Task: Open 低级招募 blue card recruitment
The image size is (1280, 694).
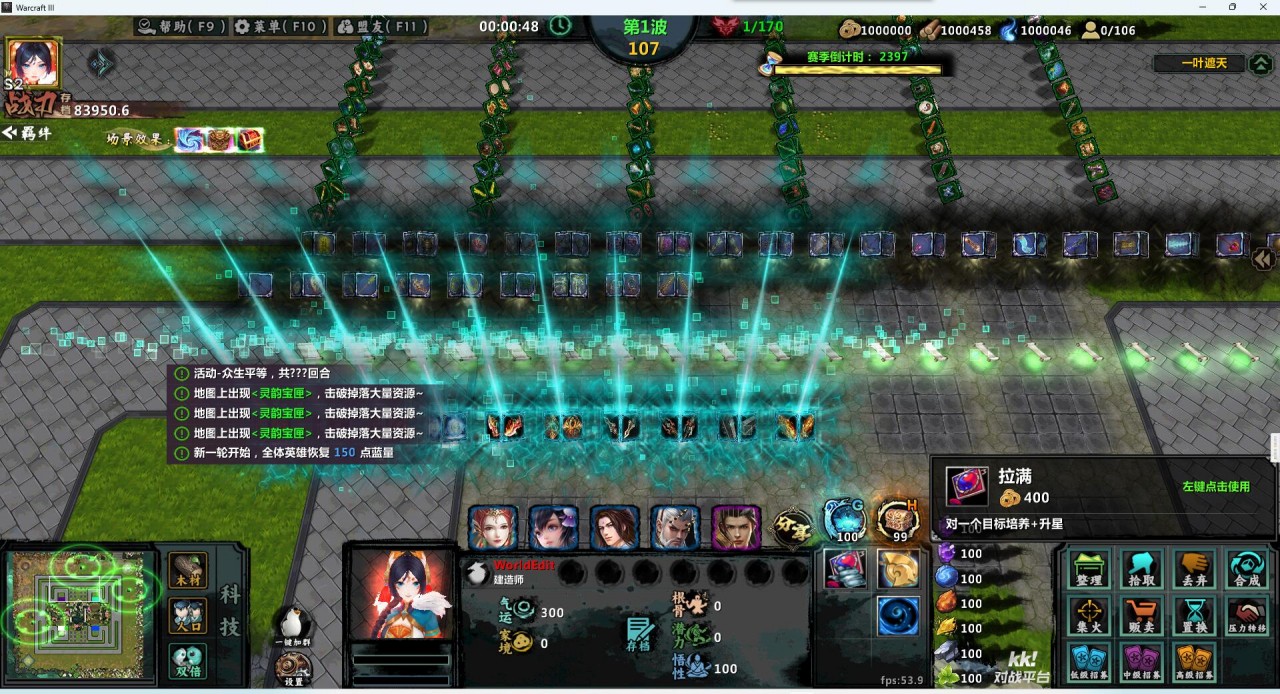Action: click(1089, 662)
